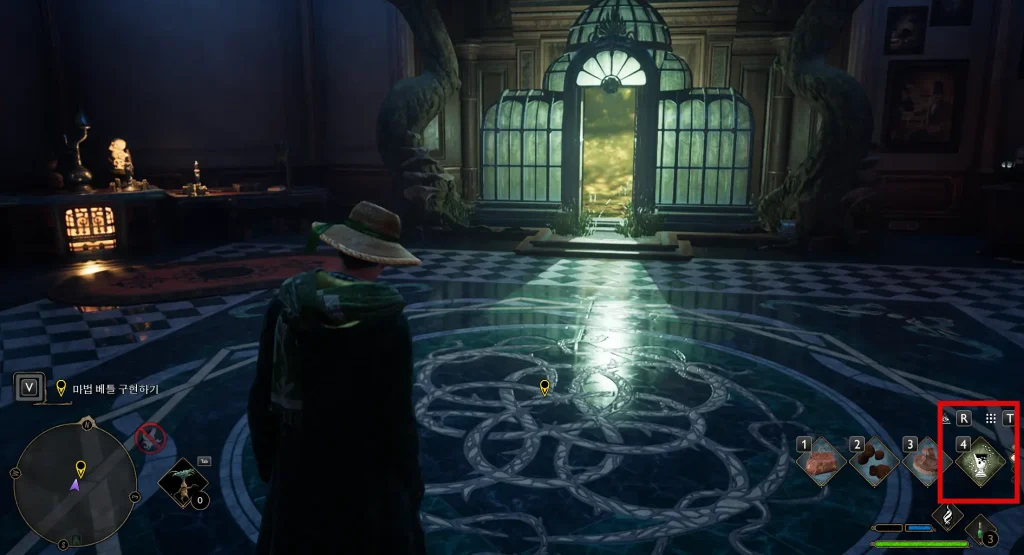Click the red no-flying prohibition icon

point(150,437)
